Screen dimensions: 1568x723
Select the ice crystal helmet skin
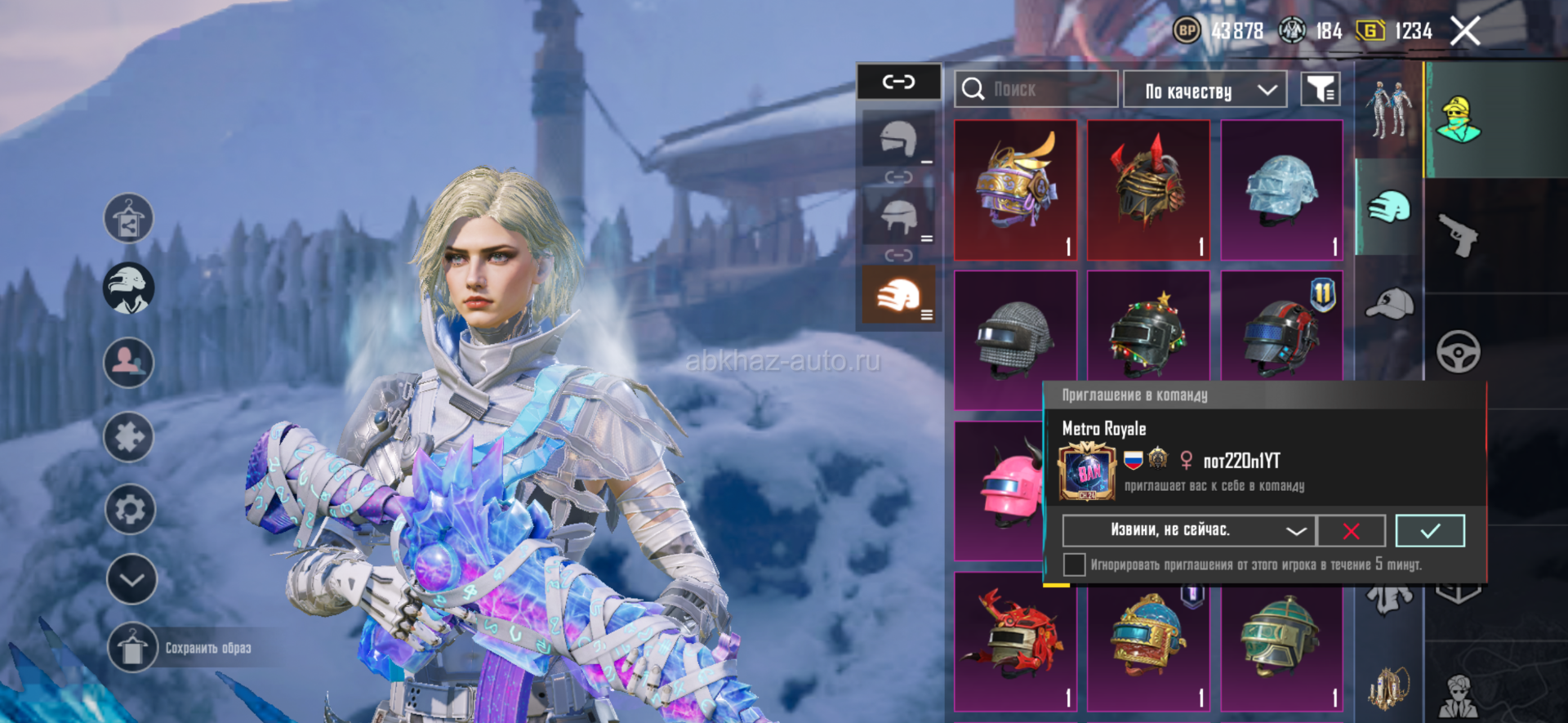pos(1281,190)
